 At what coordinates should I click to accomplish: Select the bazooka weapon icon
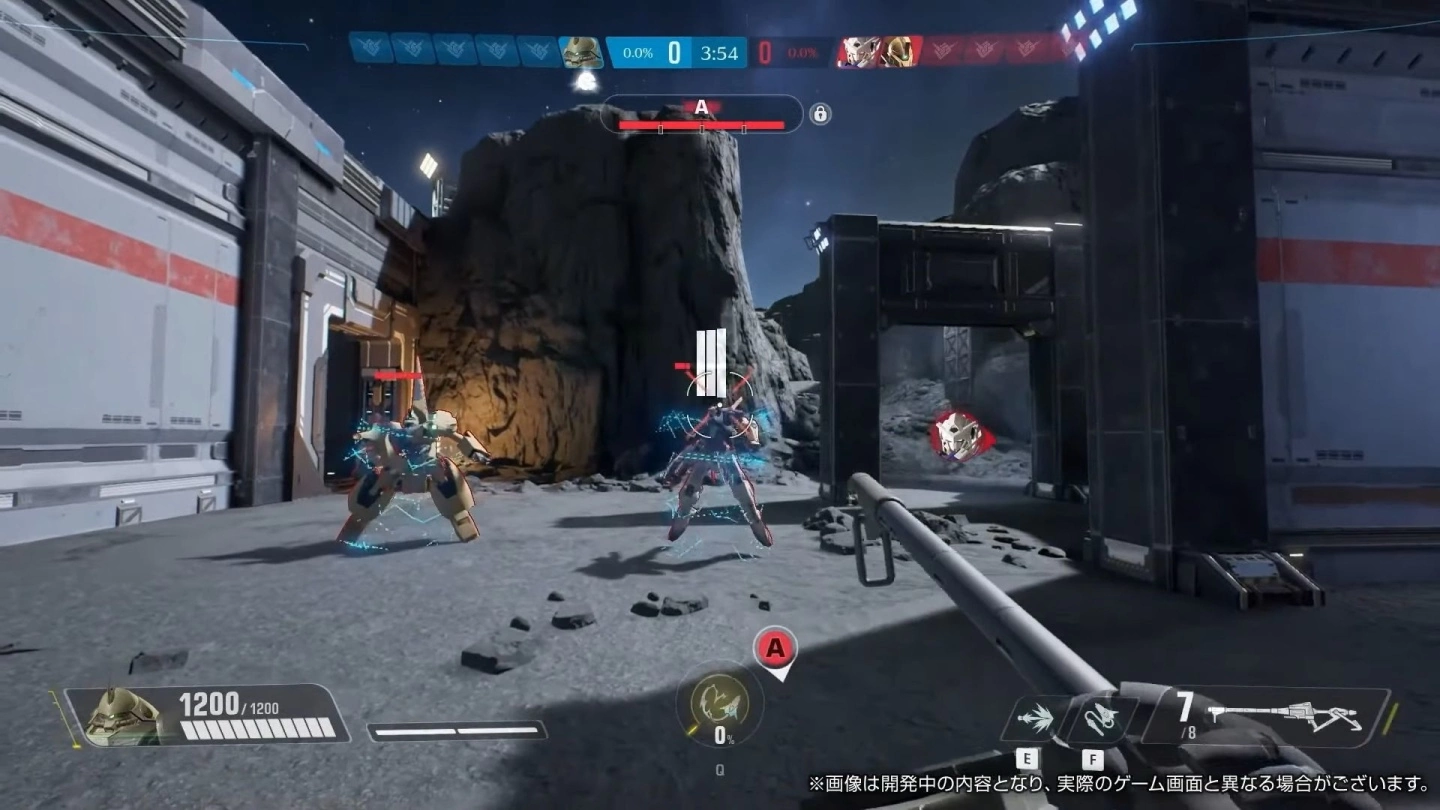[x=1290, y=715]
